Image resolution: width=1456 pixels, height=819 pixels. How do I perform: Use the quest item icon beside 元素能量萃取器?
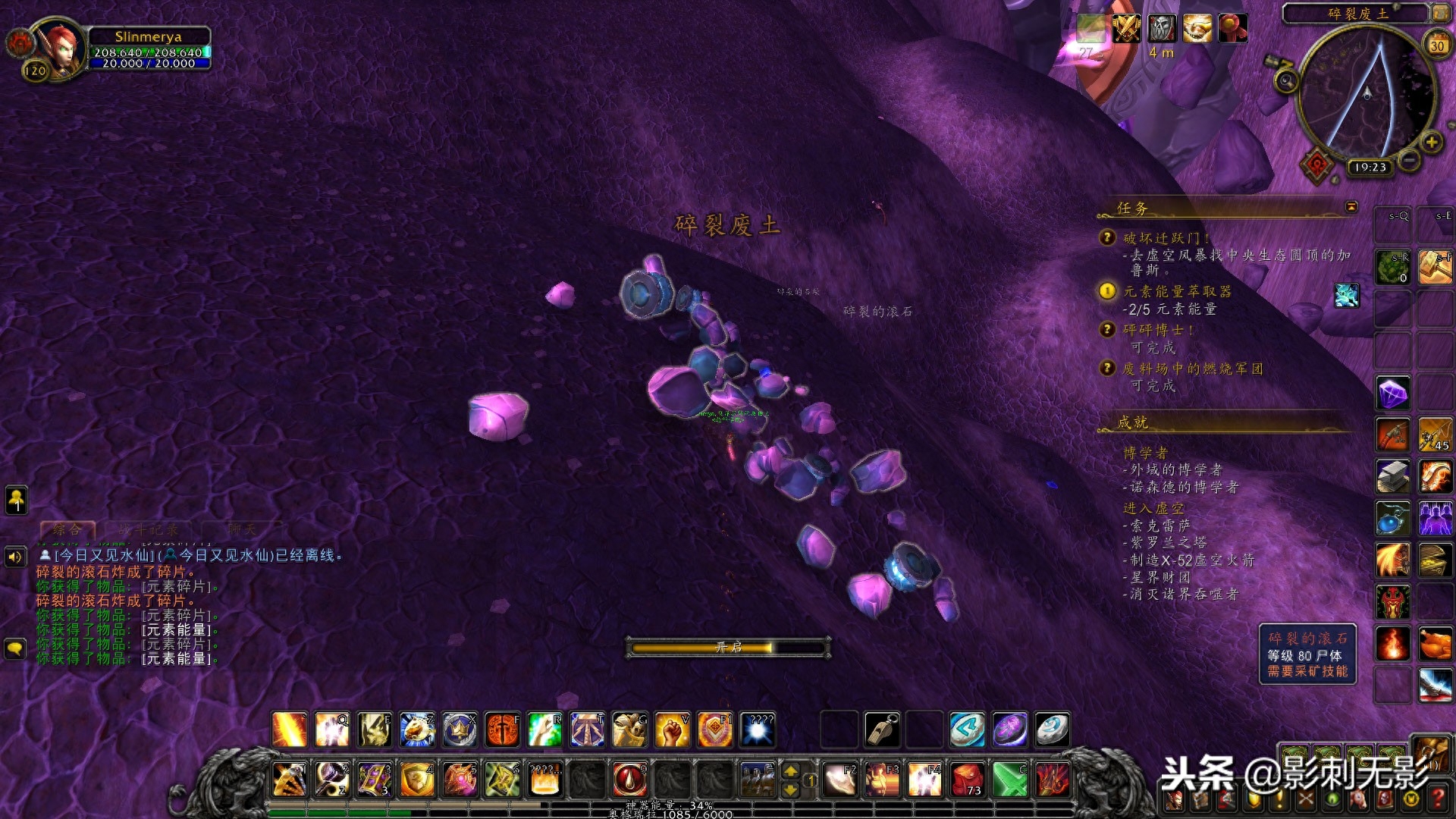pos(1347,295)
